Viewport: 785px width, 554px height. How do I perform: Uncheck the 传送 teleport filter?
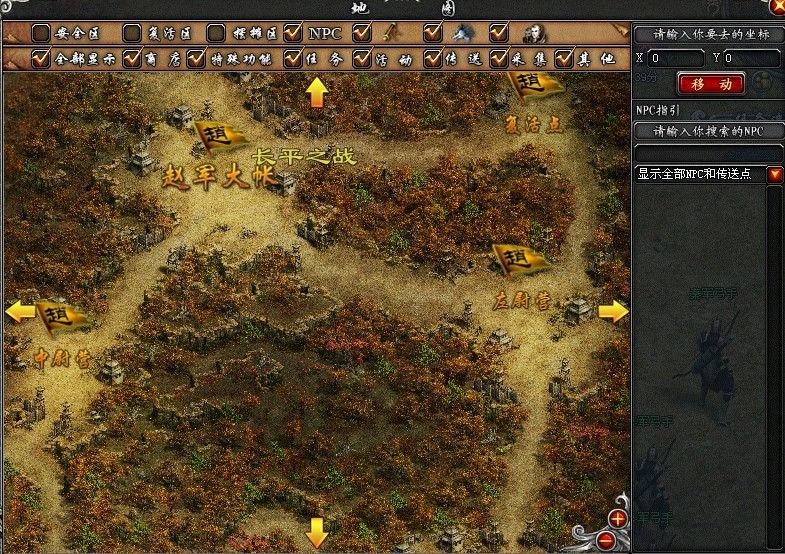[432, 59]
